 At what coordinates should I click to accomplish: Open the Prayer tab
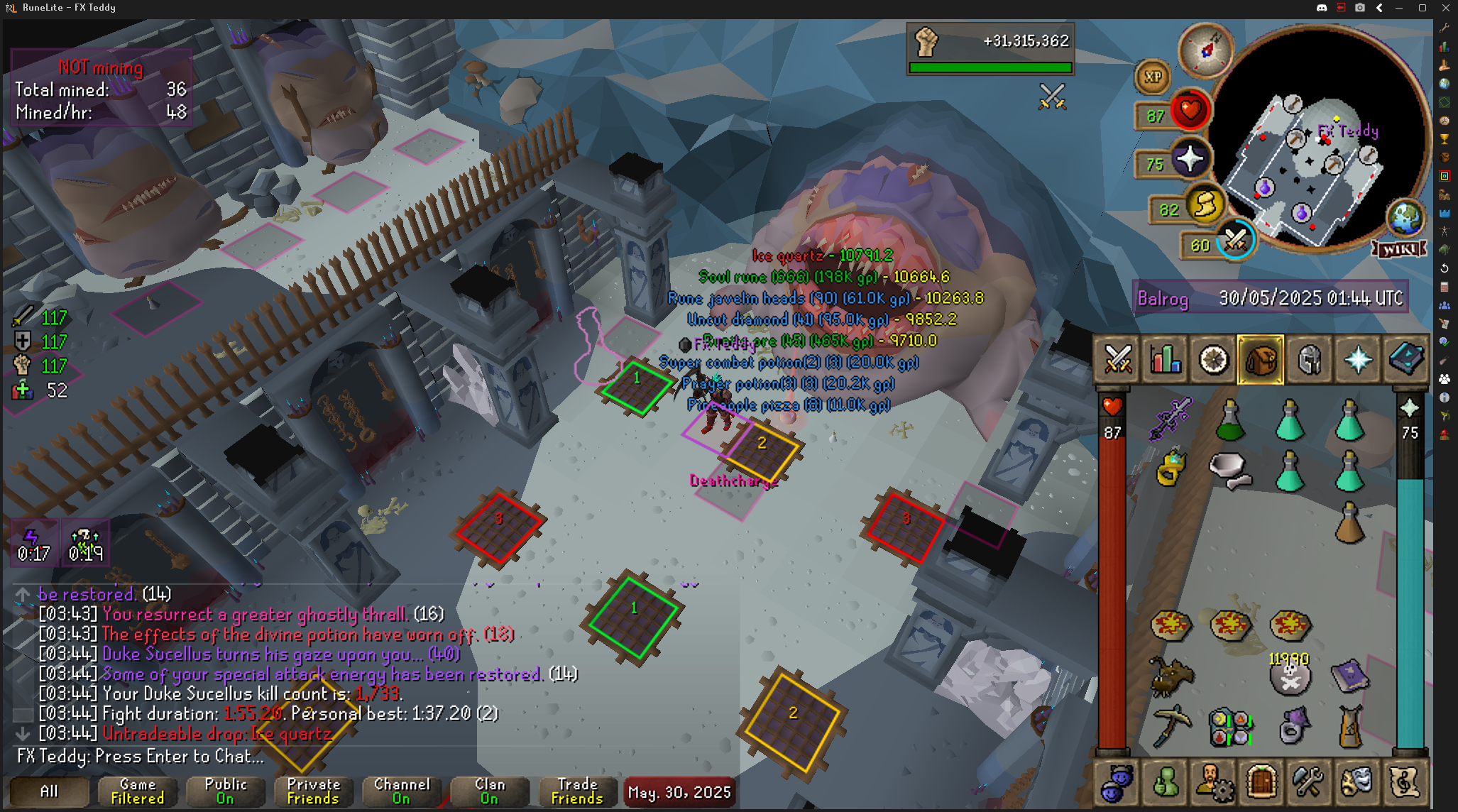click(1357, 360)
